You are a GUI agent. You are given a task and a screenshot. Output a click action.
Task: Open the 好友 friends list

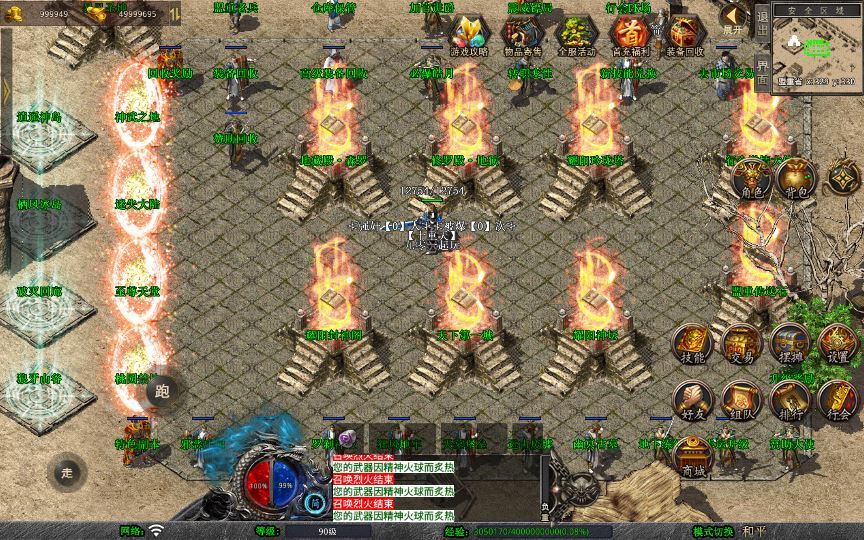tap(692, 397)
